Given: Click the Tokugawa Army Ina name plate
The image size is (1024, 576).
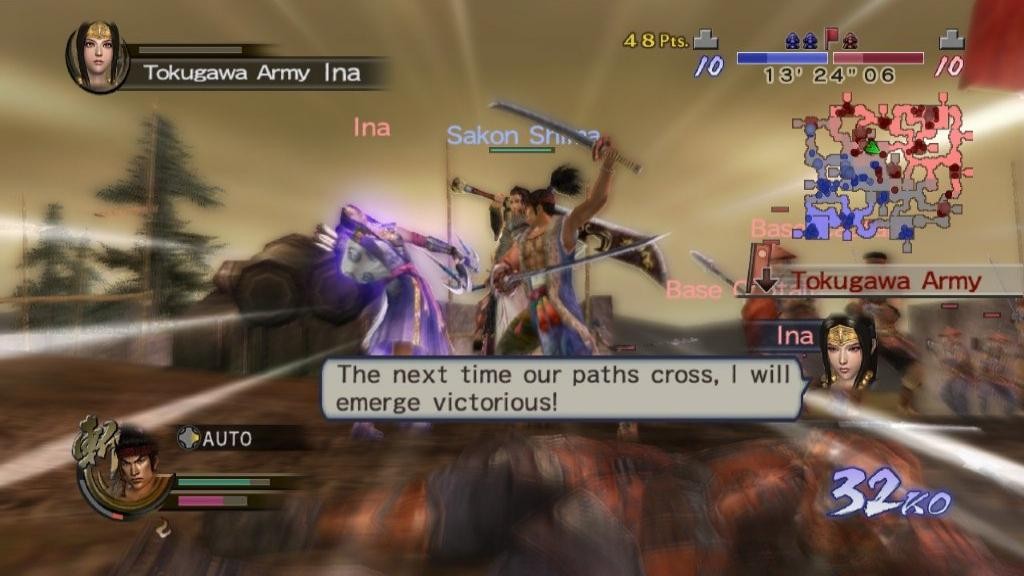Looking at the screenshot, I should click(x=250, y=72).
